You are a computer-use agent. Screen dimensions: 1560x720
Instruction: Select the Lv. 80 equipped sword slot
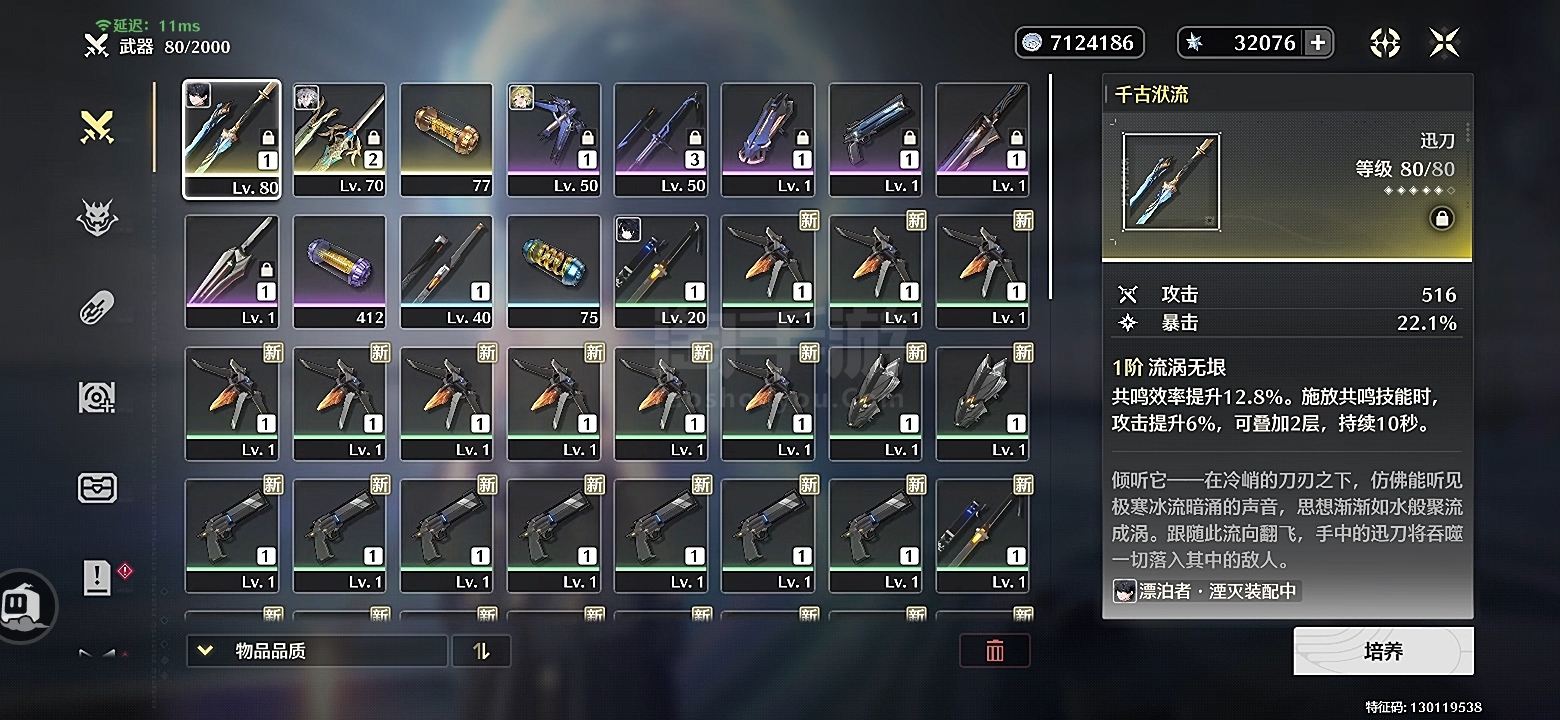[232, 138]
